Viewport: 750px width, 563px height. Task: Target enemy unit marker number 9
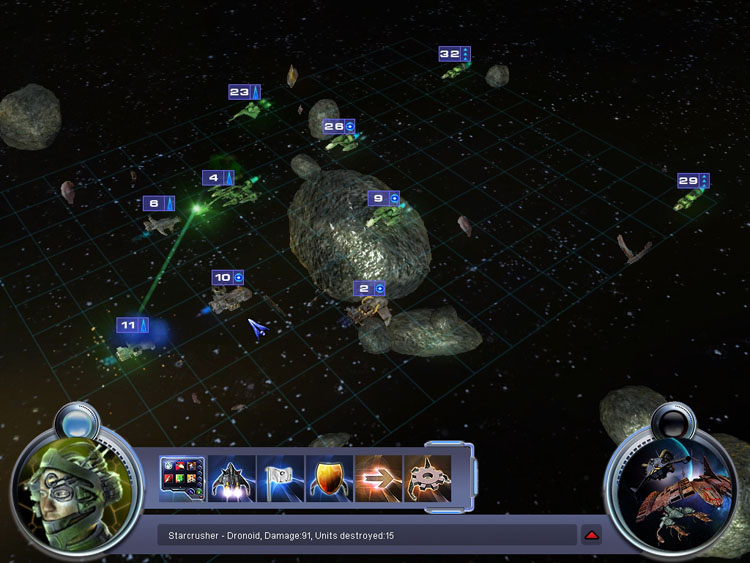pyautogui.click(x=383, y=198)
